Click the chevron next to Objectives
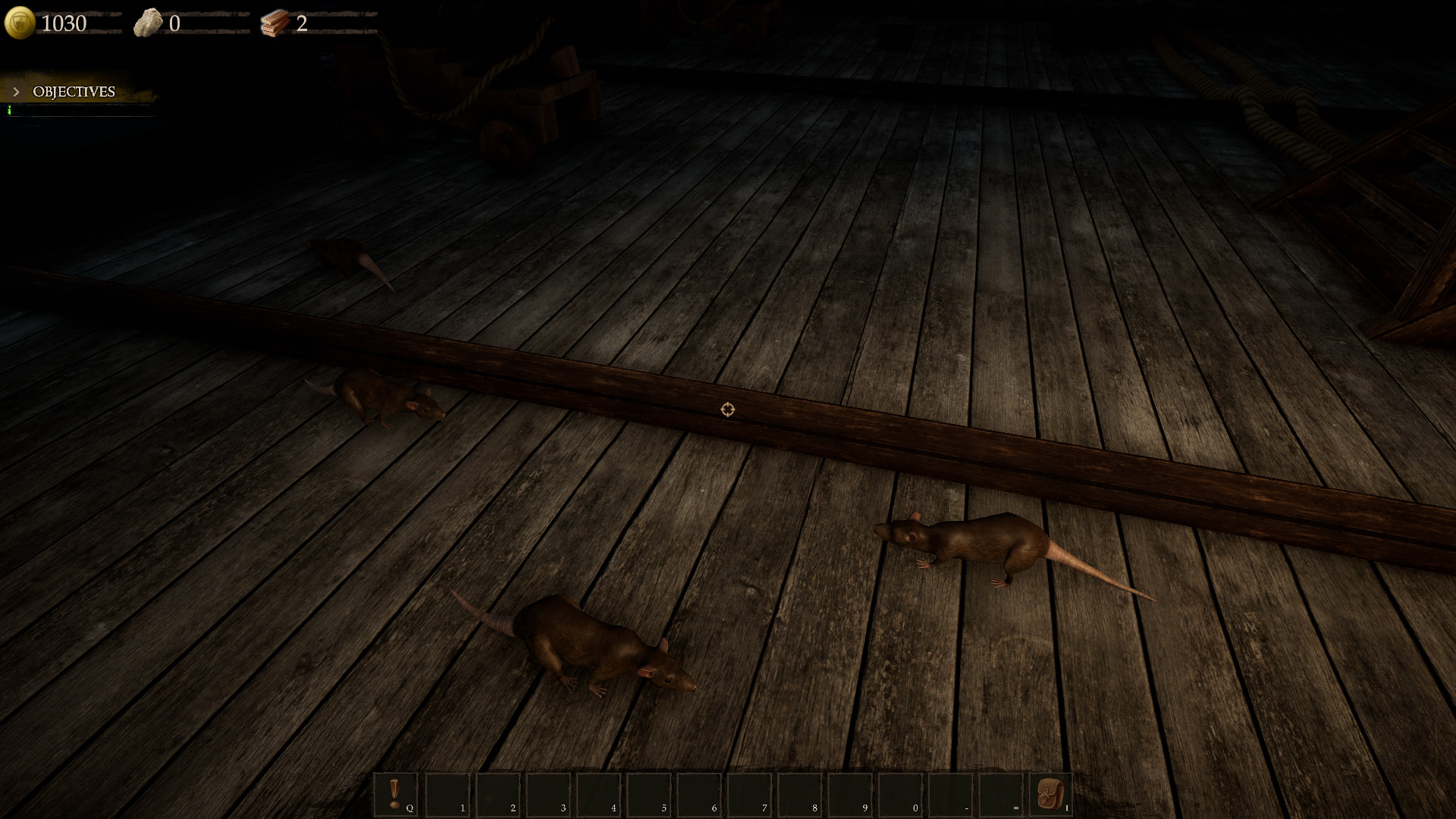Image resolution: width=1456 pixels, height=819 pixels. pyautogui.click(x=16, y=92)
